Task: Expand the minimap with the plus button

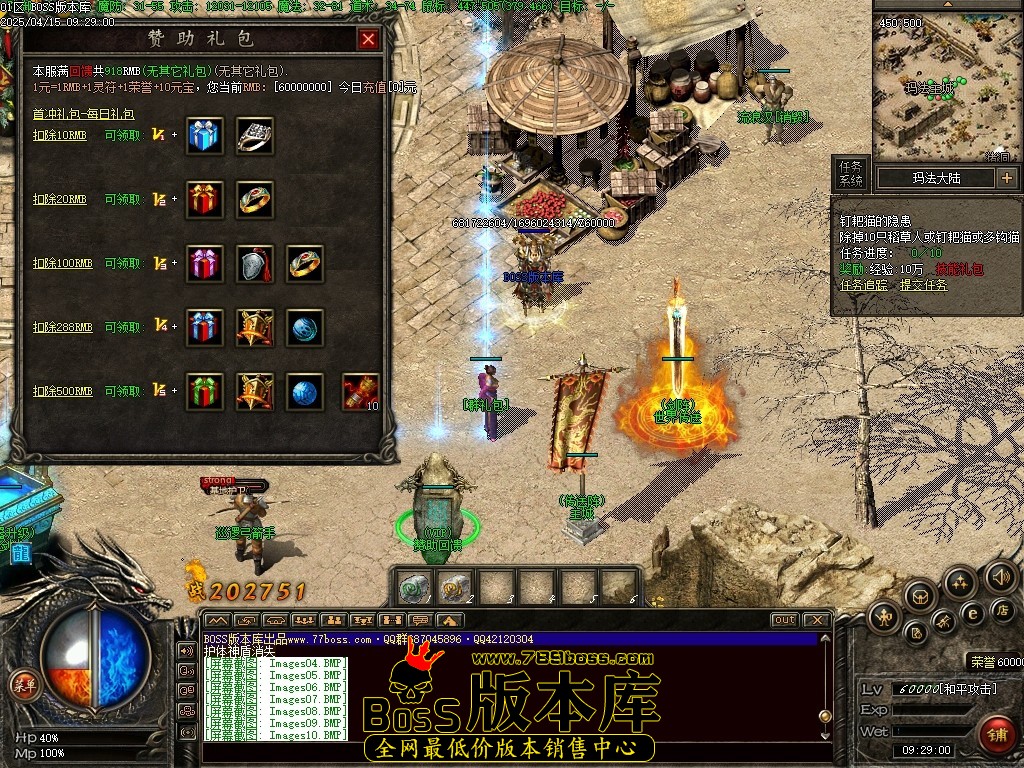Action: pyautogui.click(x=1006, y=178)
